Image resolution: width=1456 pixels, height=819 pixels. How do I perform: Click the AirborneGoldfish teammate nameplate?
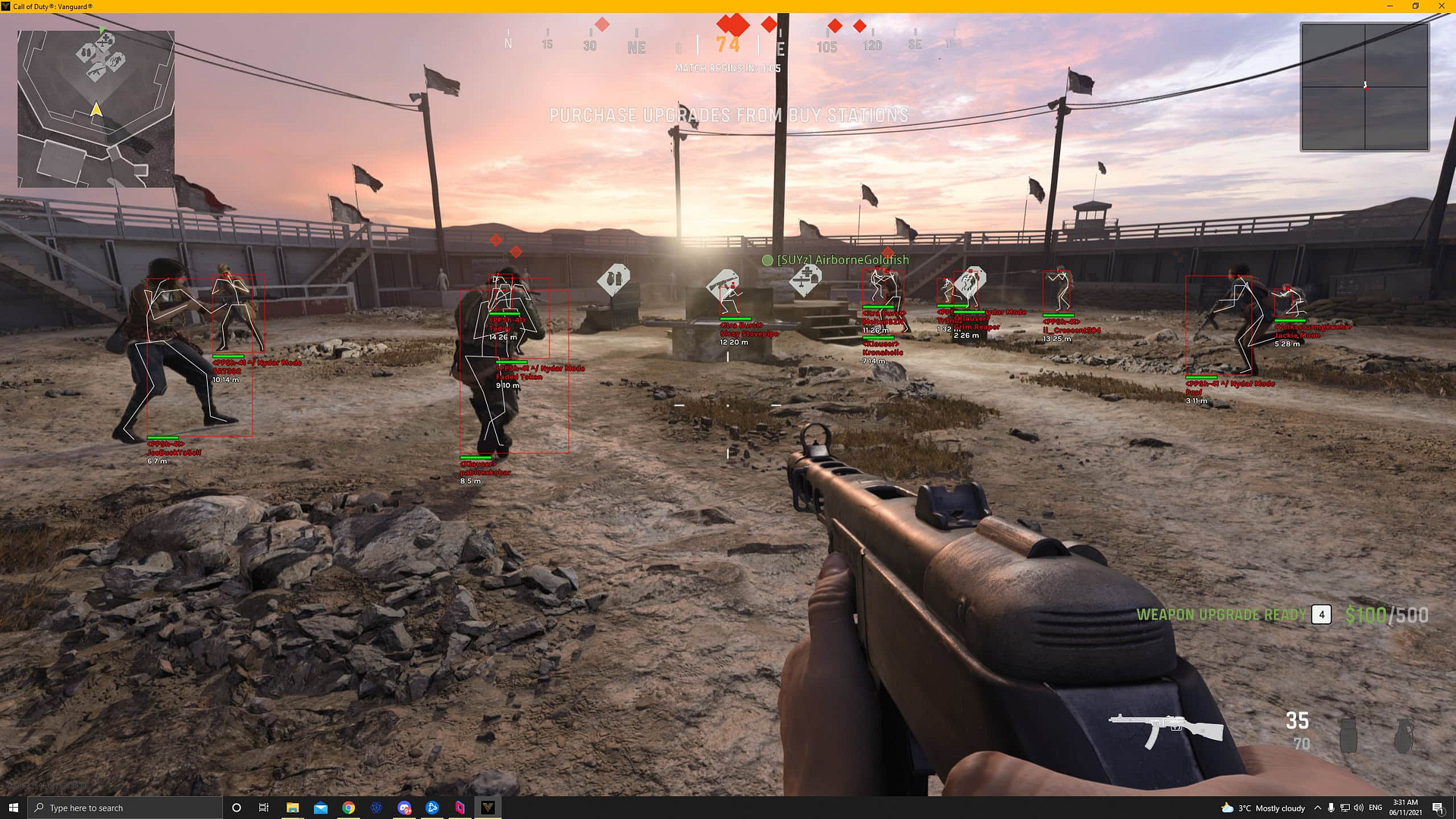coord(836,260)
